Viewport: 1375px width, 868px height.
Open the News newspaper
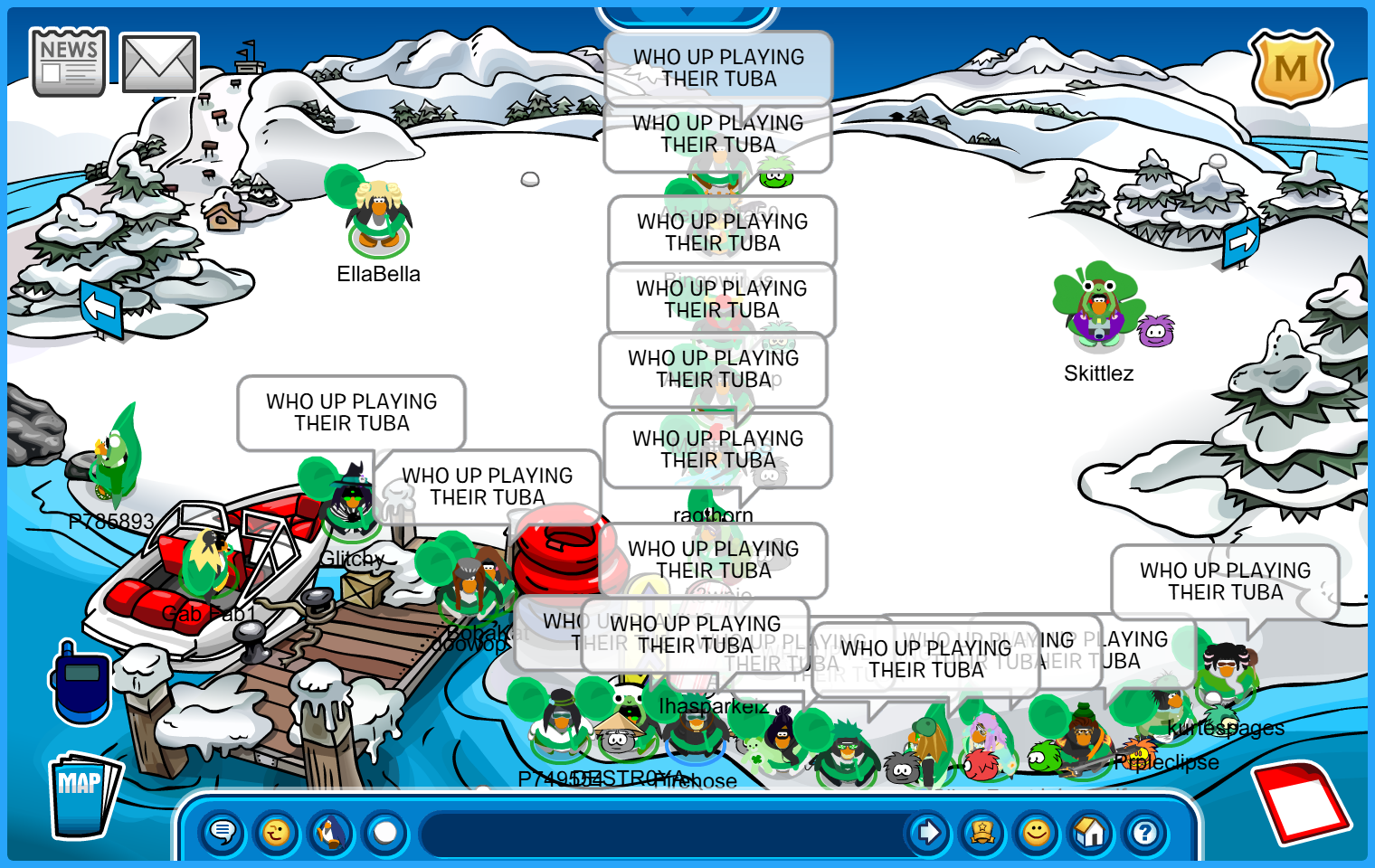69,61
